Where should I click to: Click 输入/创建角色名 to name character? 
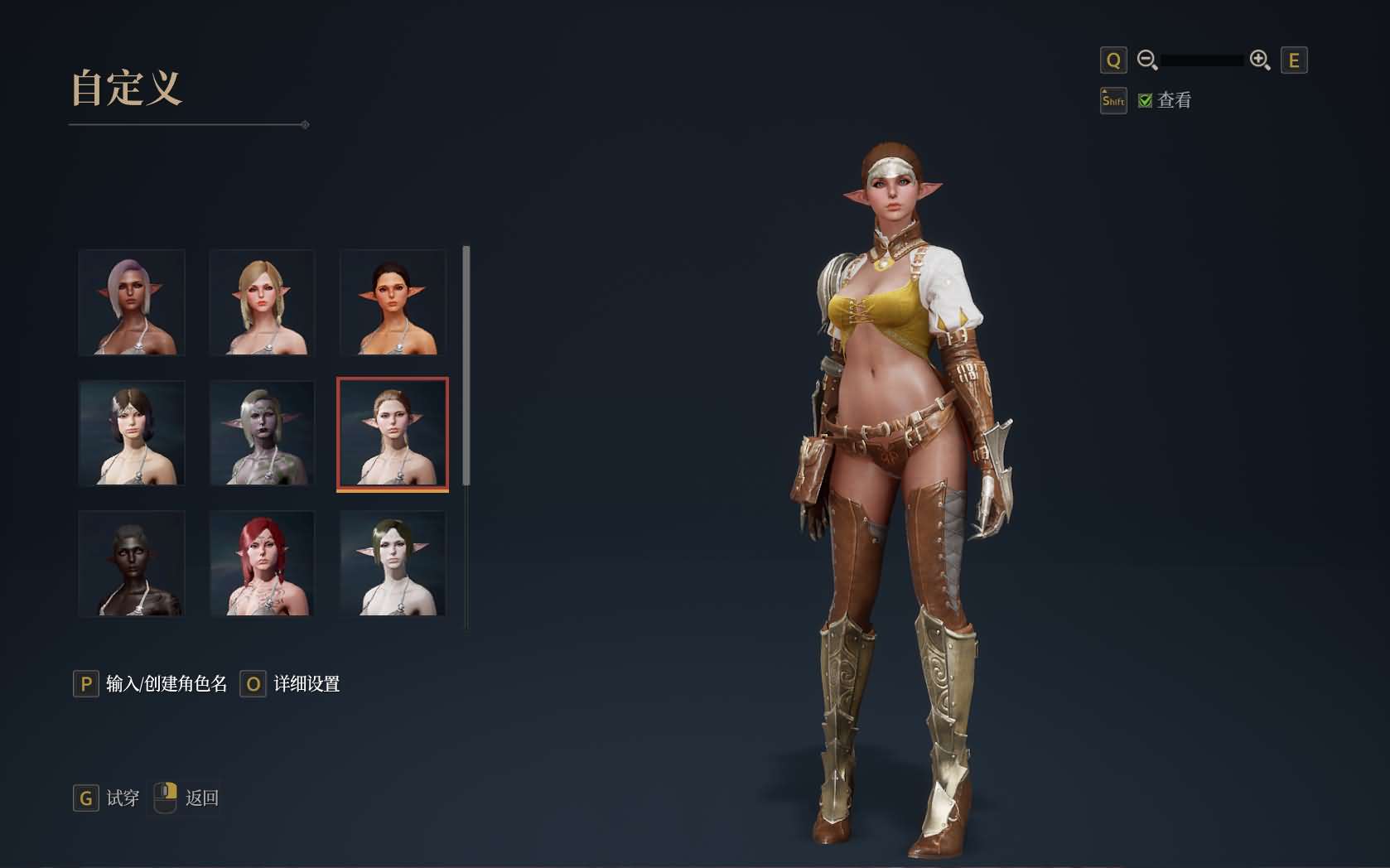click(x=164, y=684)
